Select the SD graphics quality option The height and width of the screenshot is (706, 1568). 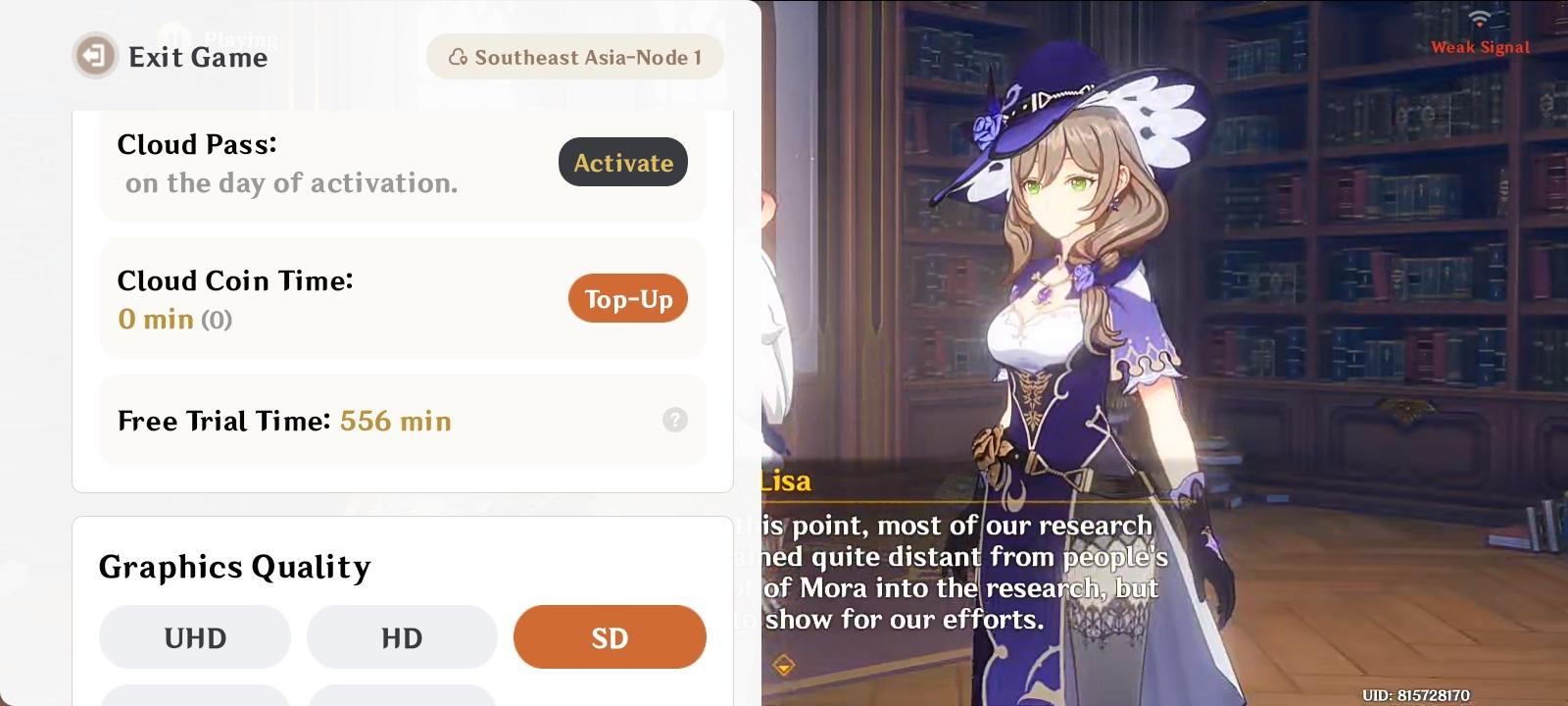point(610,636)
